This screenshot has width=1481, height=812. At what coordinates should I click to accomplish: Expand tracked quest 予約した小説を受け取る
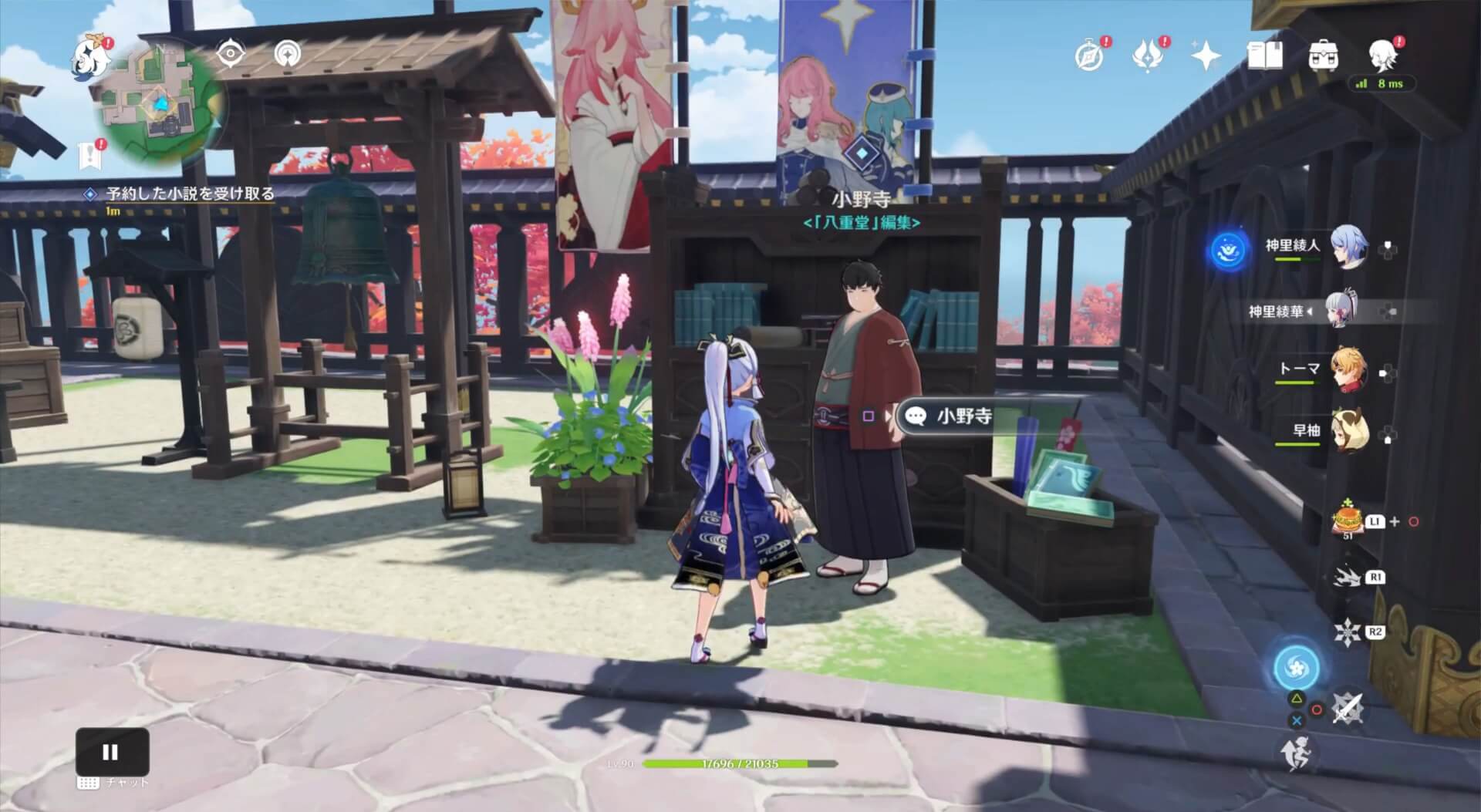185,195
